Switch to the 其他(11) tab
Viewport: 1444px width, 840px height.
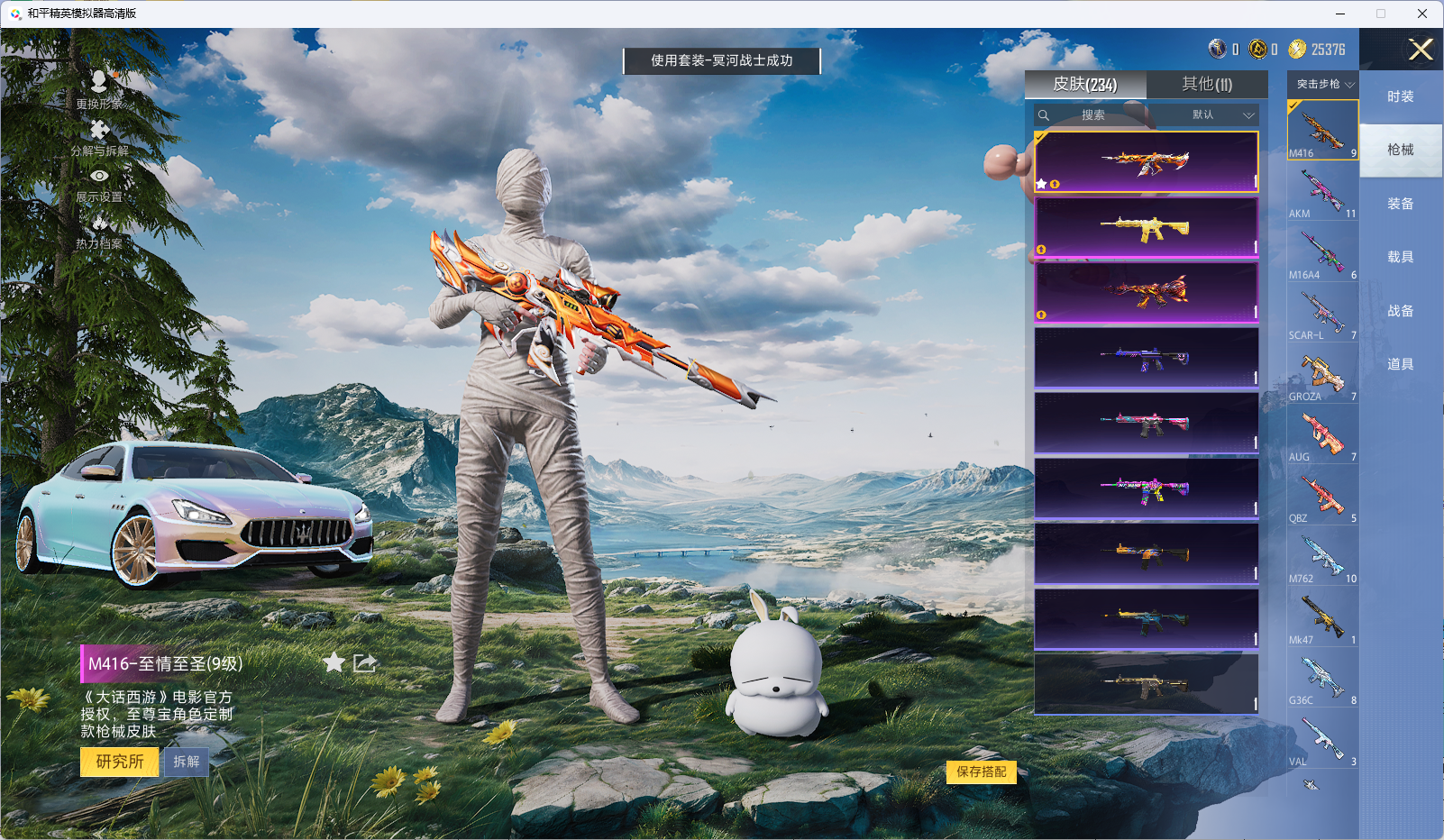pyautogui.click(x=1206, y=84)
